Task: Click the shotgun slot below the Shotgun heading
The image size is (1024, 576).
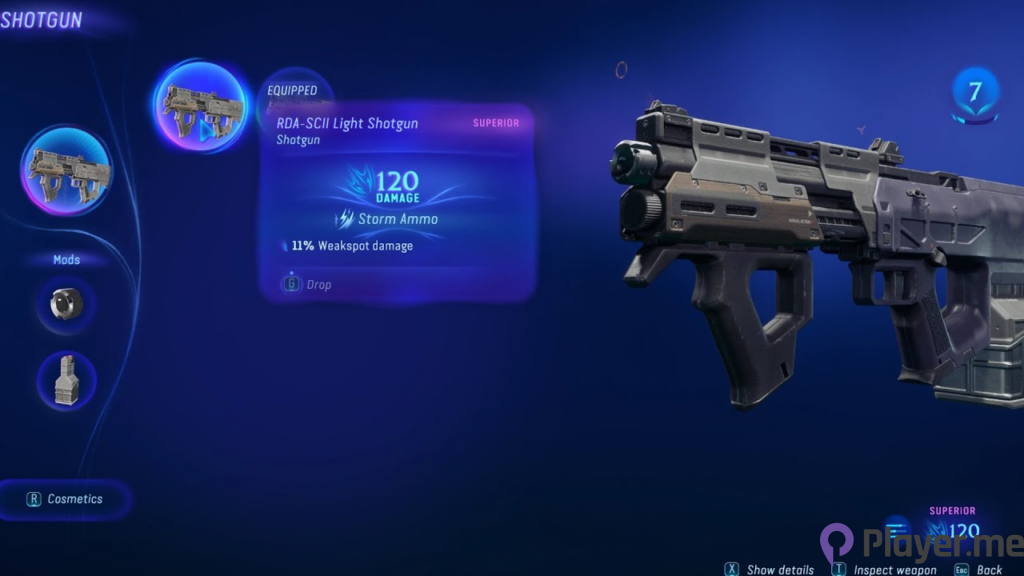Action: coord(66,171)
